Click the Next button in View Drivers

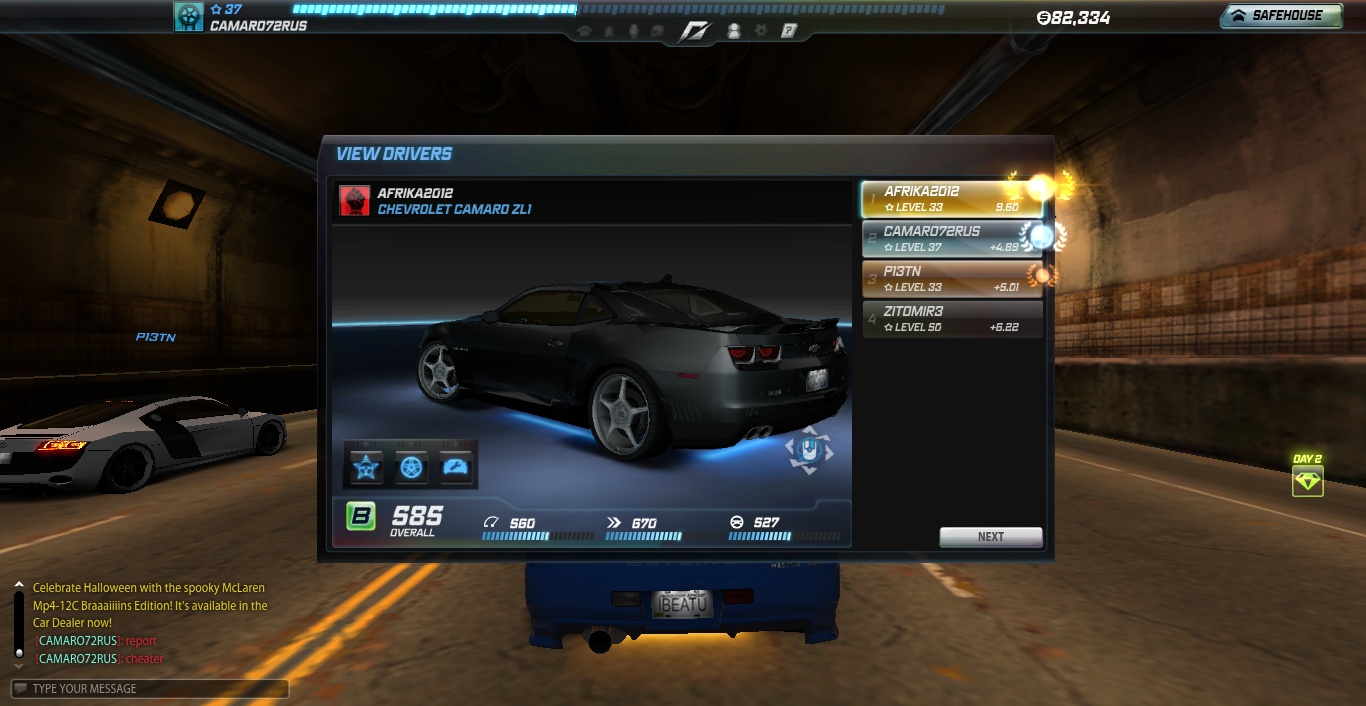pyautogui.click(x=990, y=537)
